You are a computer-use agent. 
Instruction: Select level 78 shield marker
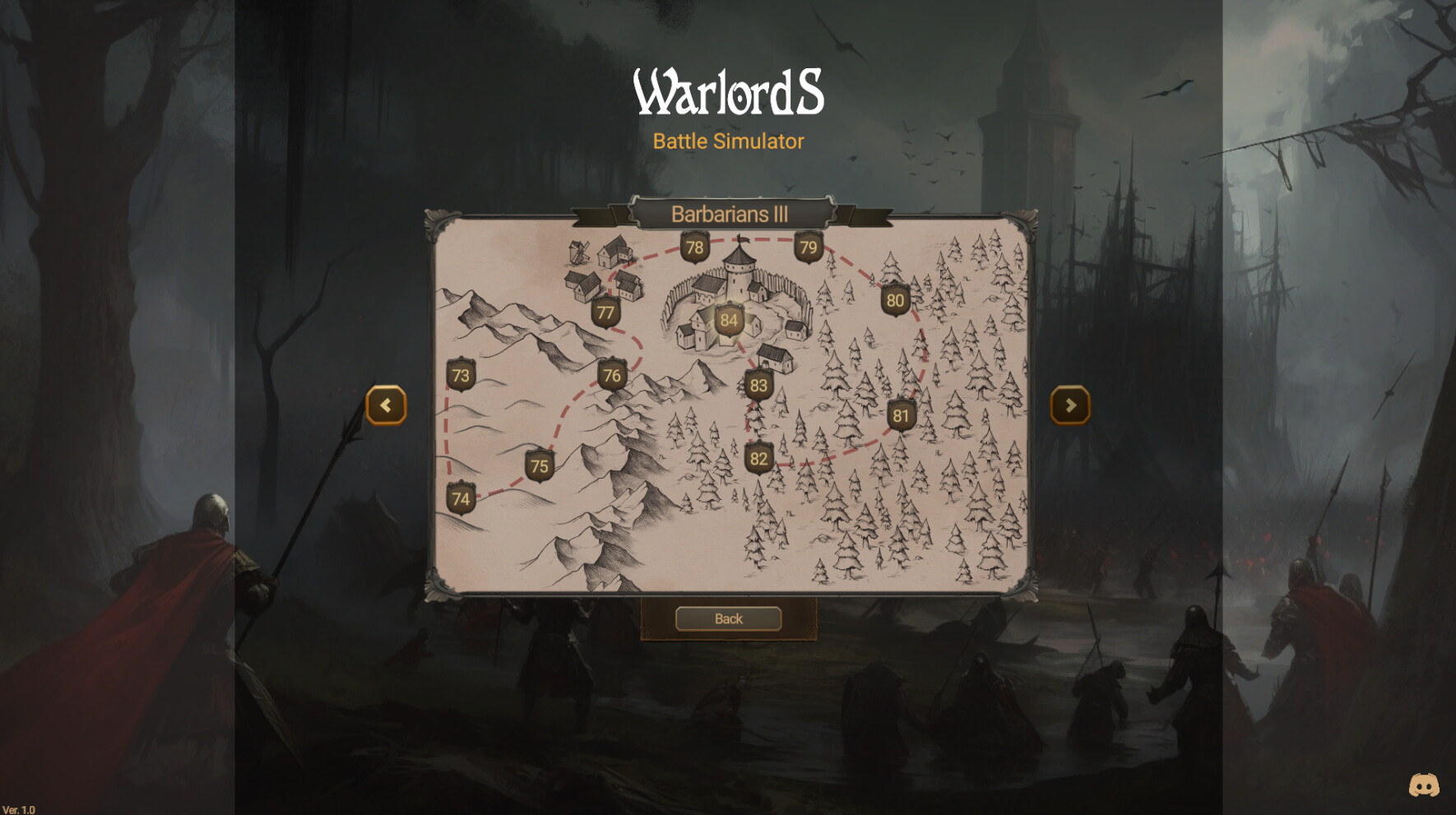(x=693, y=246)
